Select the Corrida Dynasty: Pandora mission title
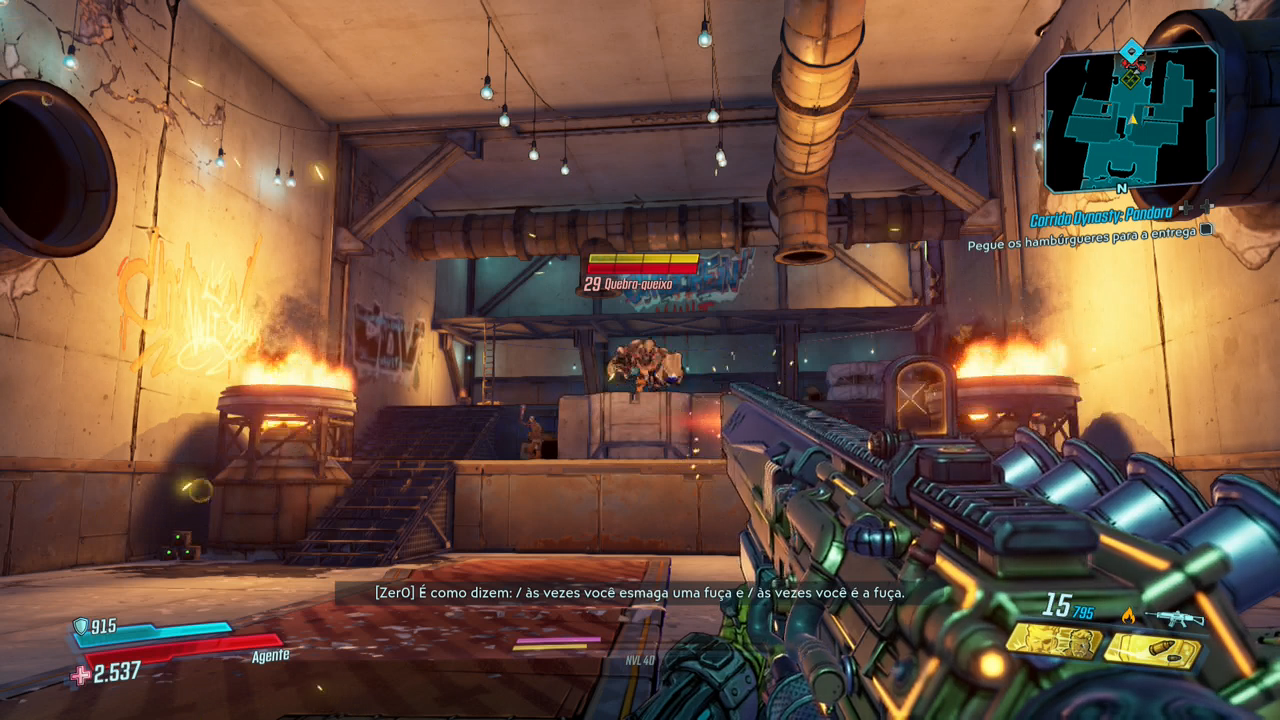This screenshot has width=1280, height=720. click(1103, 220)
